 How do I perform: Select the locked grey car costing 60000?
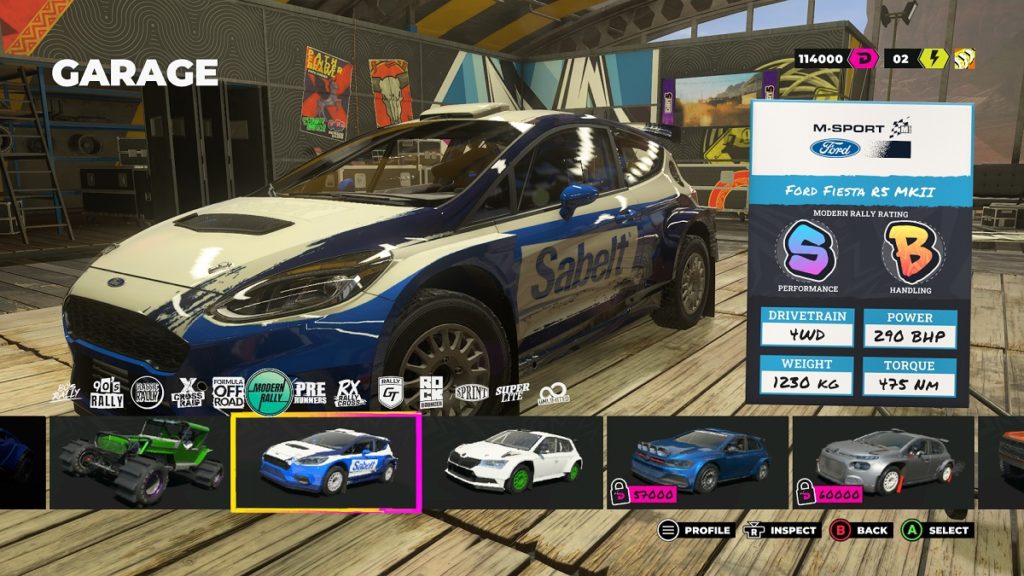click(x=885, y=462)
